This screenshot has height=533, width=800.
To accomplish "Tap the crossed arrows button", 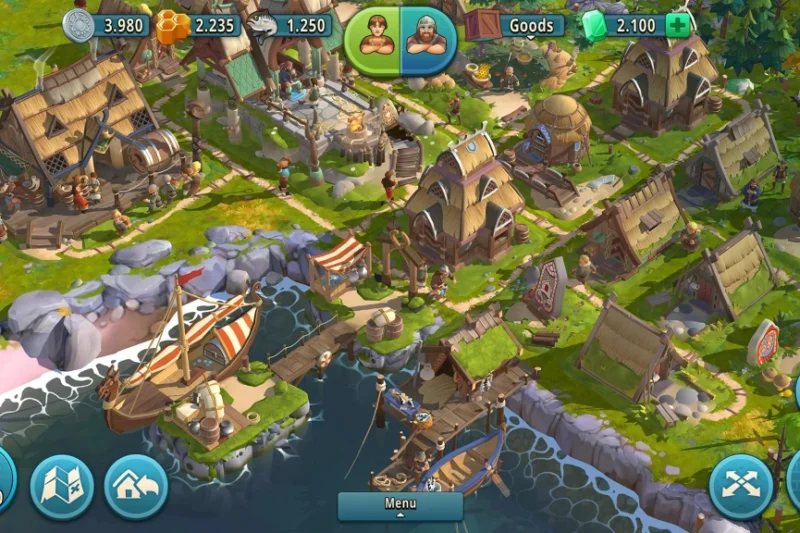I will coord(741,487).
